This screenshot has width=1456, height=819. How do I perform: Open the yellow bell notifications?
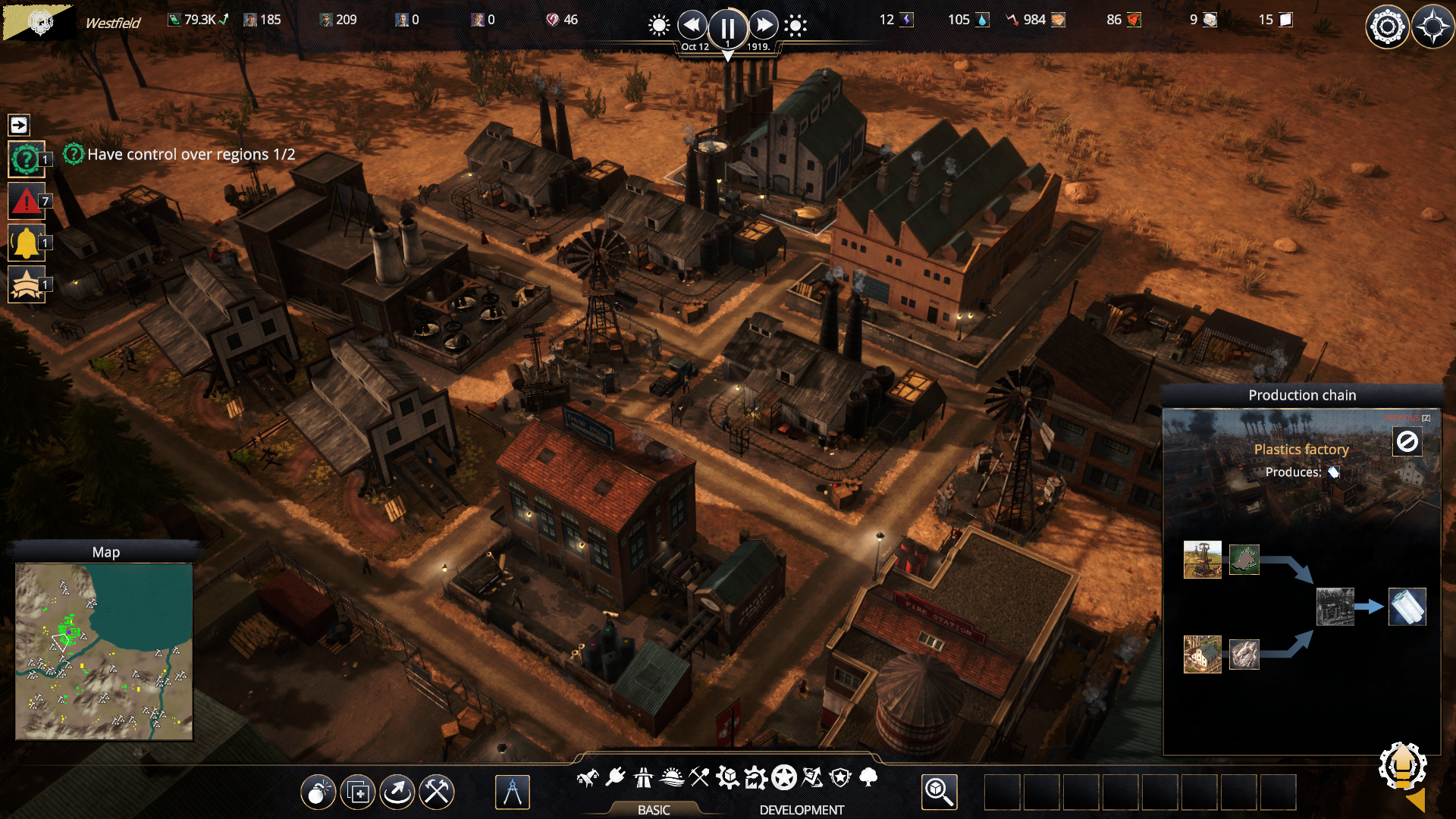coord(27,243)
